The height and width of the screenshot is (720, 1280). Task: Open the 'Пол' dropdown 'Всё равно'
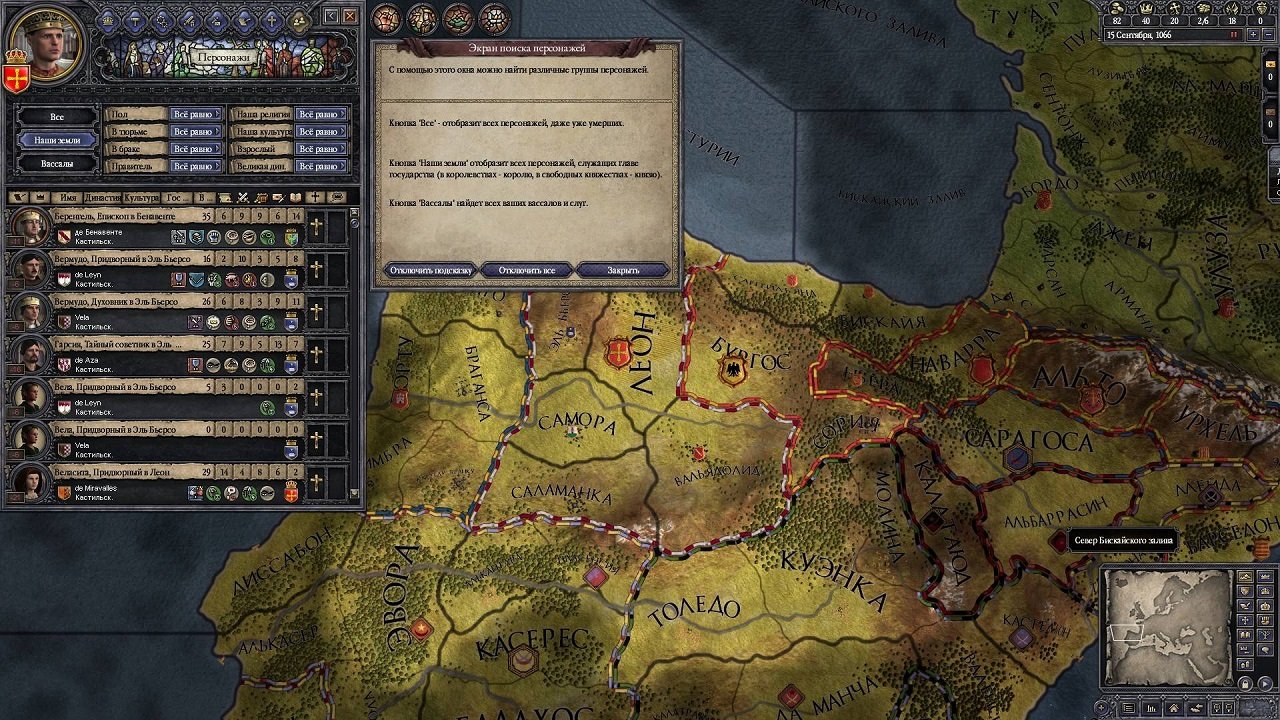pos(196,116)
